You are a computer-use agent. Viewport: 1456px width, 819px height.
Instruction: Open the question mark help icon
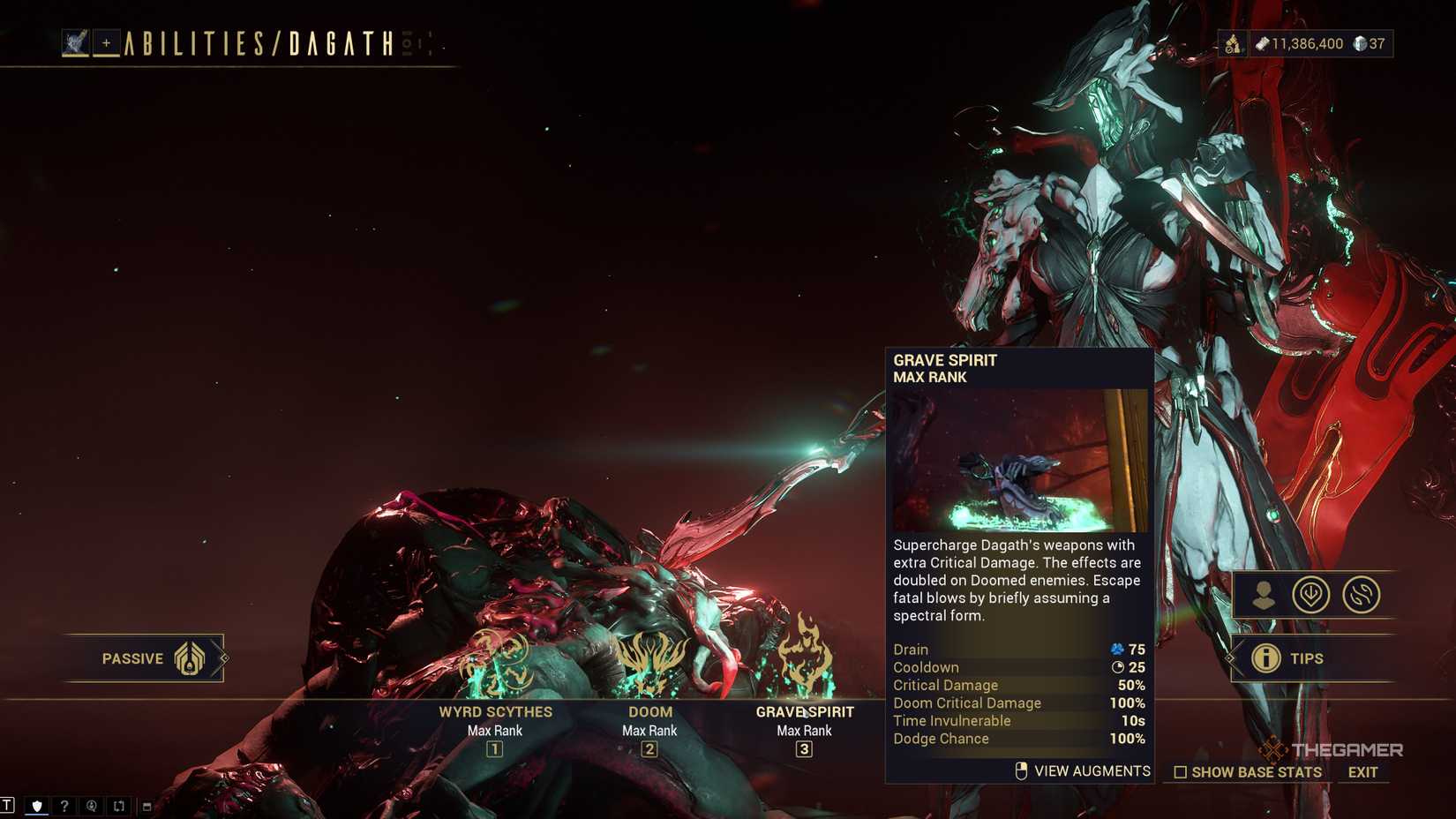(x=64, y=804)
